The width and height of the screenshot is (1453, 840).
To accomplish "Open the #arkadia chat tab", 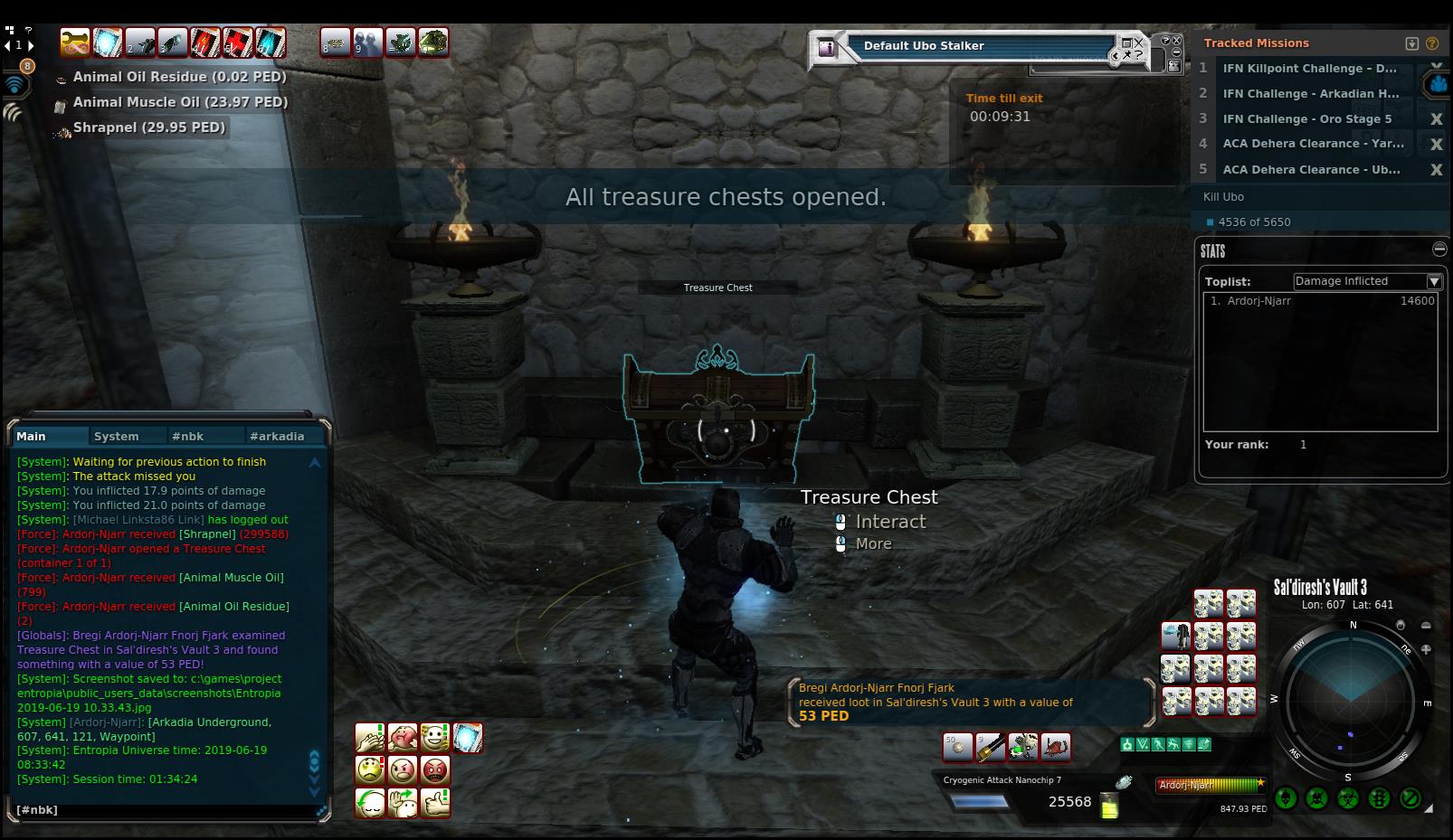I will [x=276, y=436].
